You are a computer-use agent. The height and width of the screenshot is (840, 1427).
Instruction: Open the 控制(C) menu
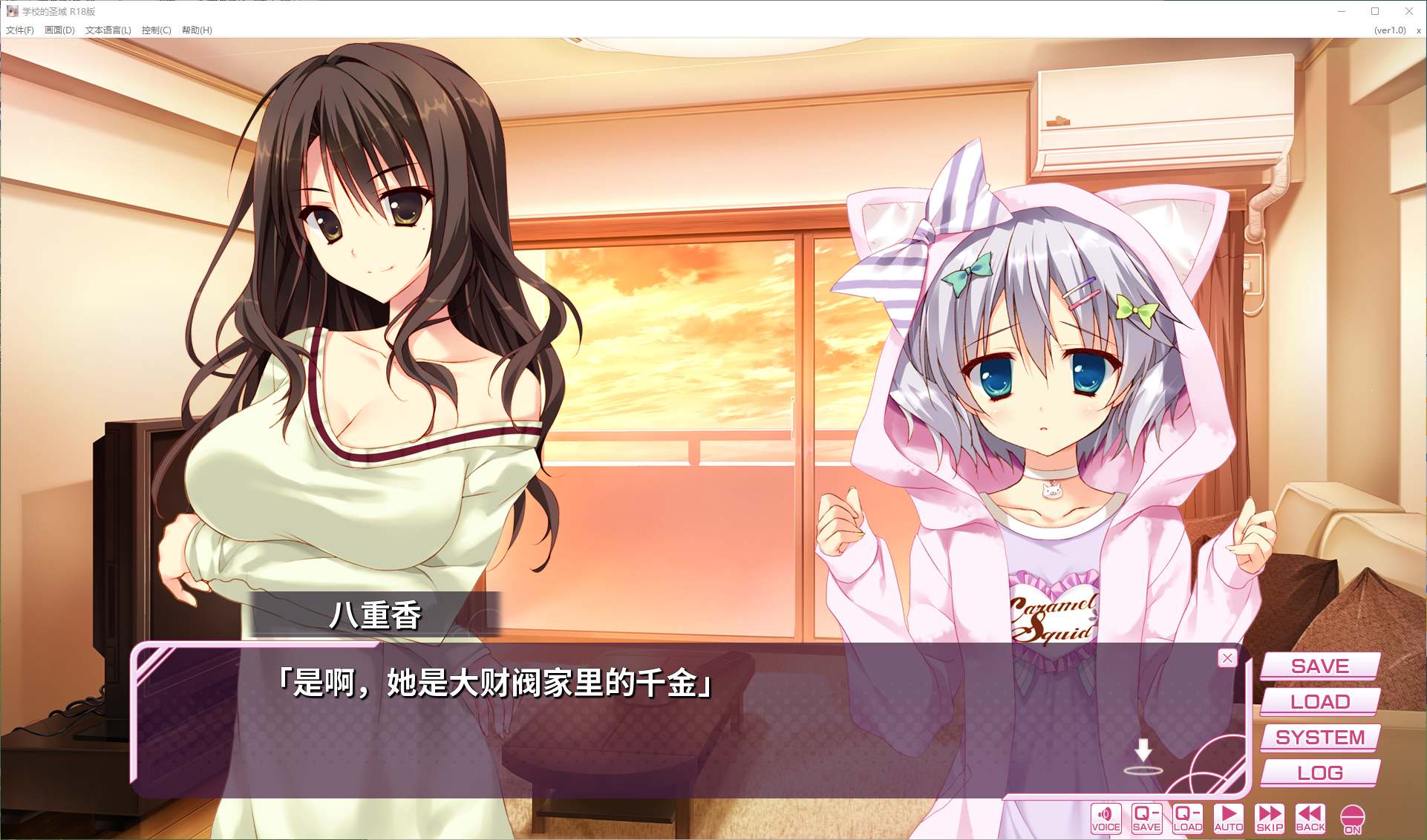point(156,30)
